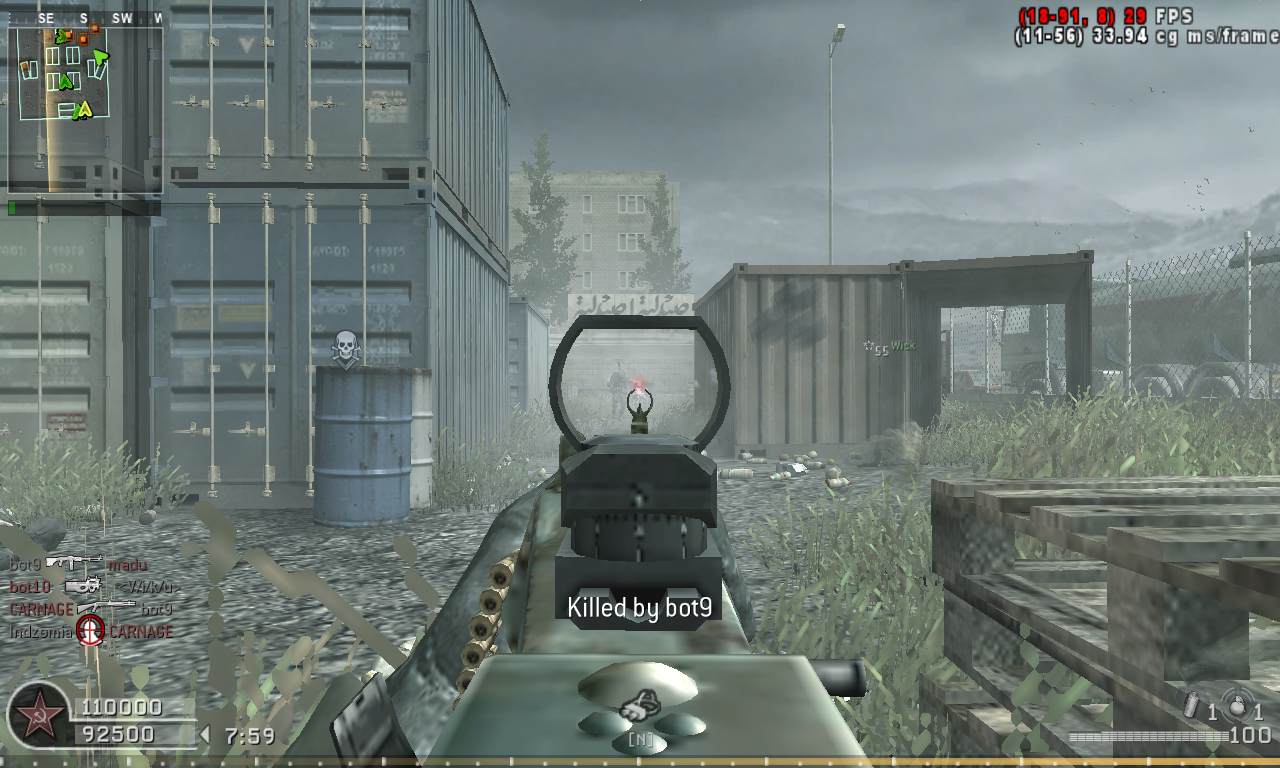Screen dimensions: 1280x768
Task: Click the Wick teammate name tag
Action: coord(903,346)
